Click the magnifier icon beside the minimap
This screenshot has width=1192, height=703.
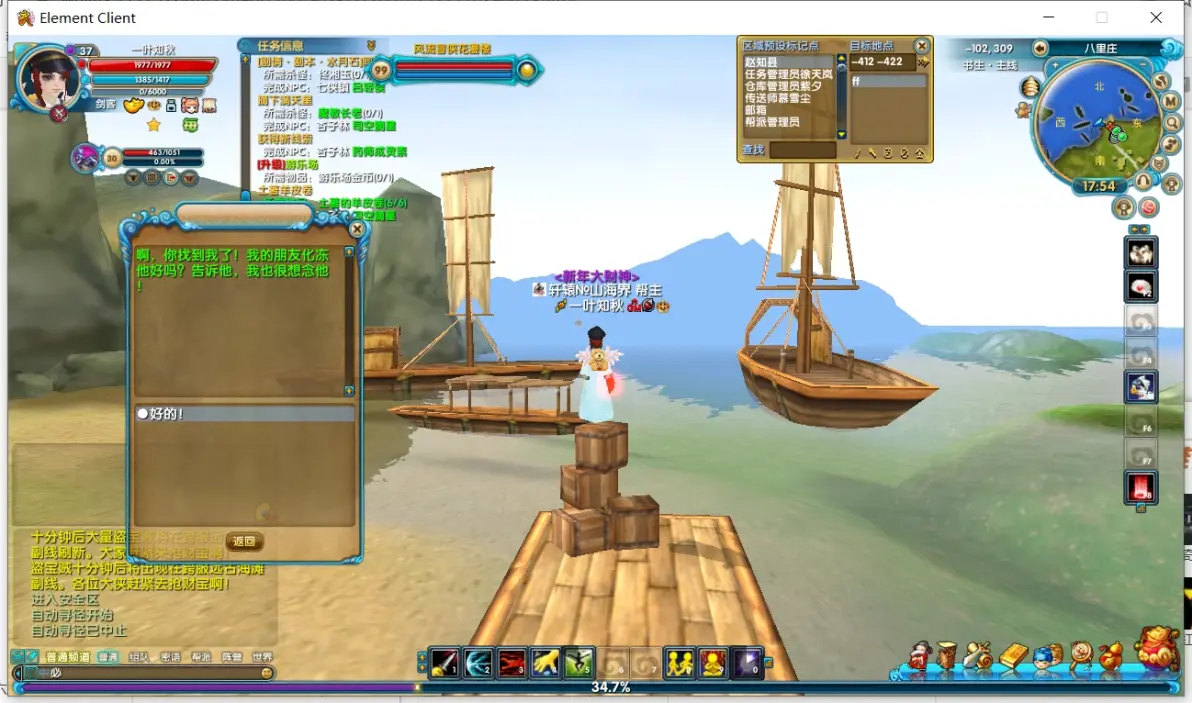coord(1173,123)
